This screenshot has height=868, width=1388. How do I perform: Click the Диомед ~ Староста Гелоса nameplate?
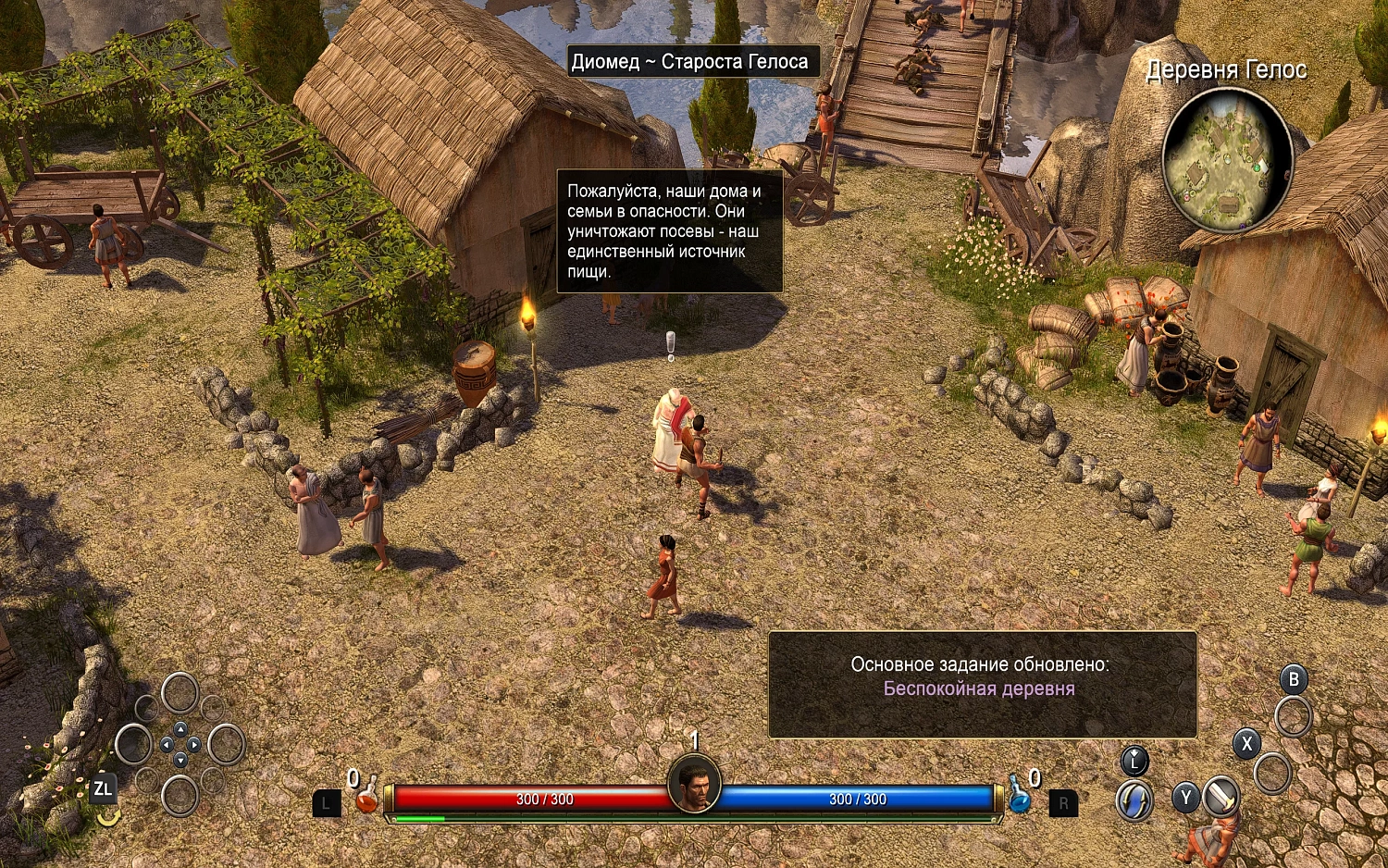694,61
